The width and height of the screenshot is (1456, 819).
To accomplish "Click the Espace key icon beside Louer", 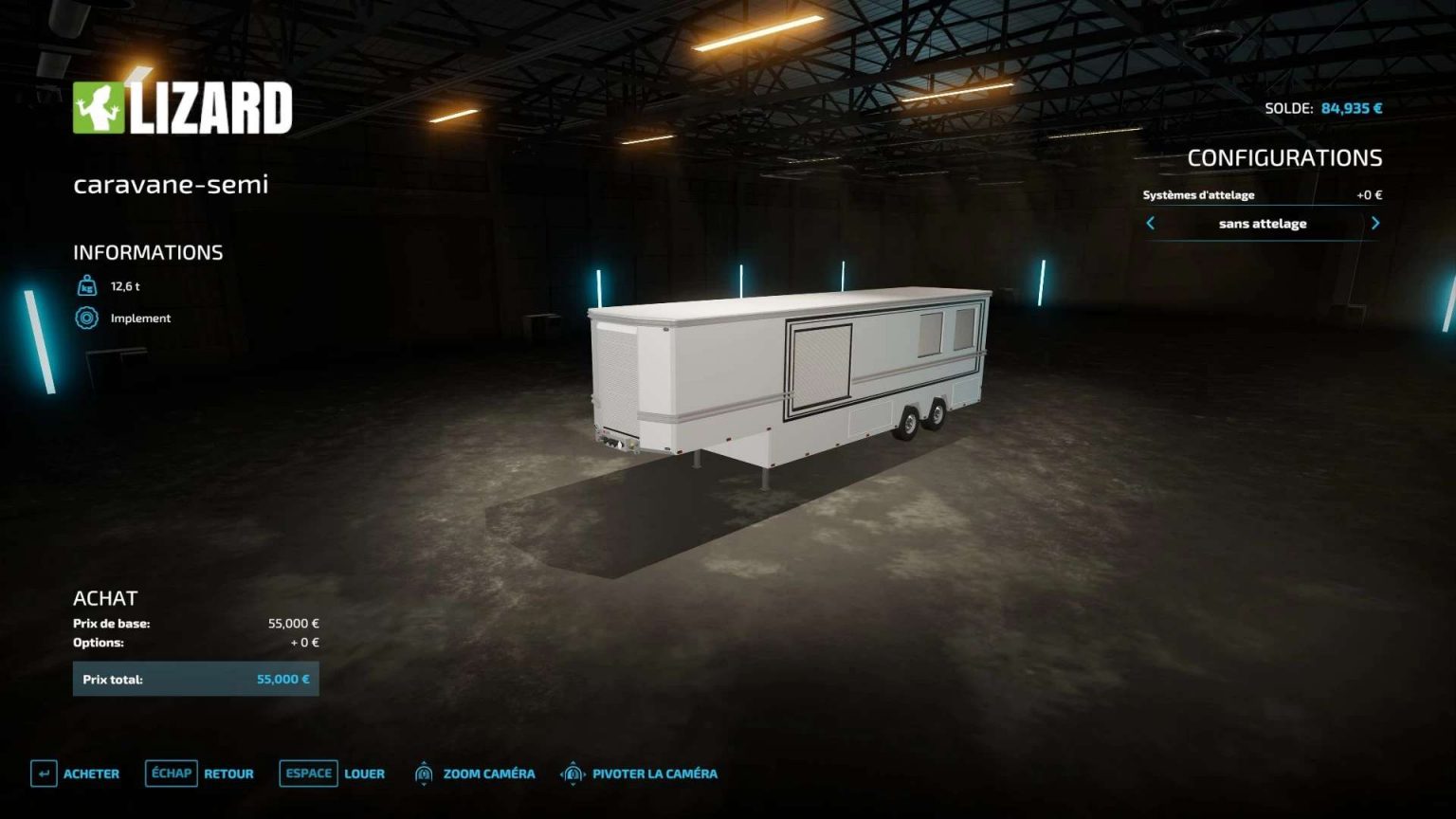I will point(308,773).
